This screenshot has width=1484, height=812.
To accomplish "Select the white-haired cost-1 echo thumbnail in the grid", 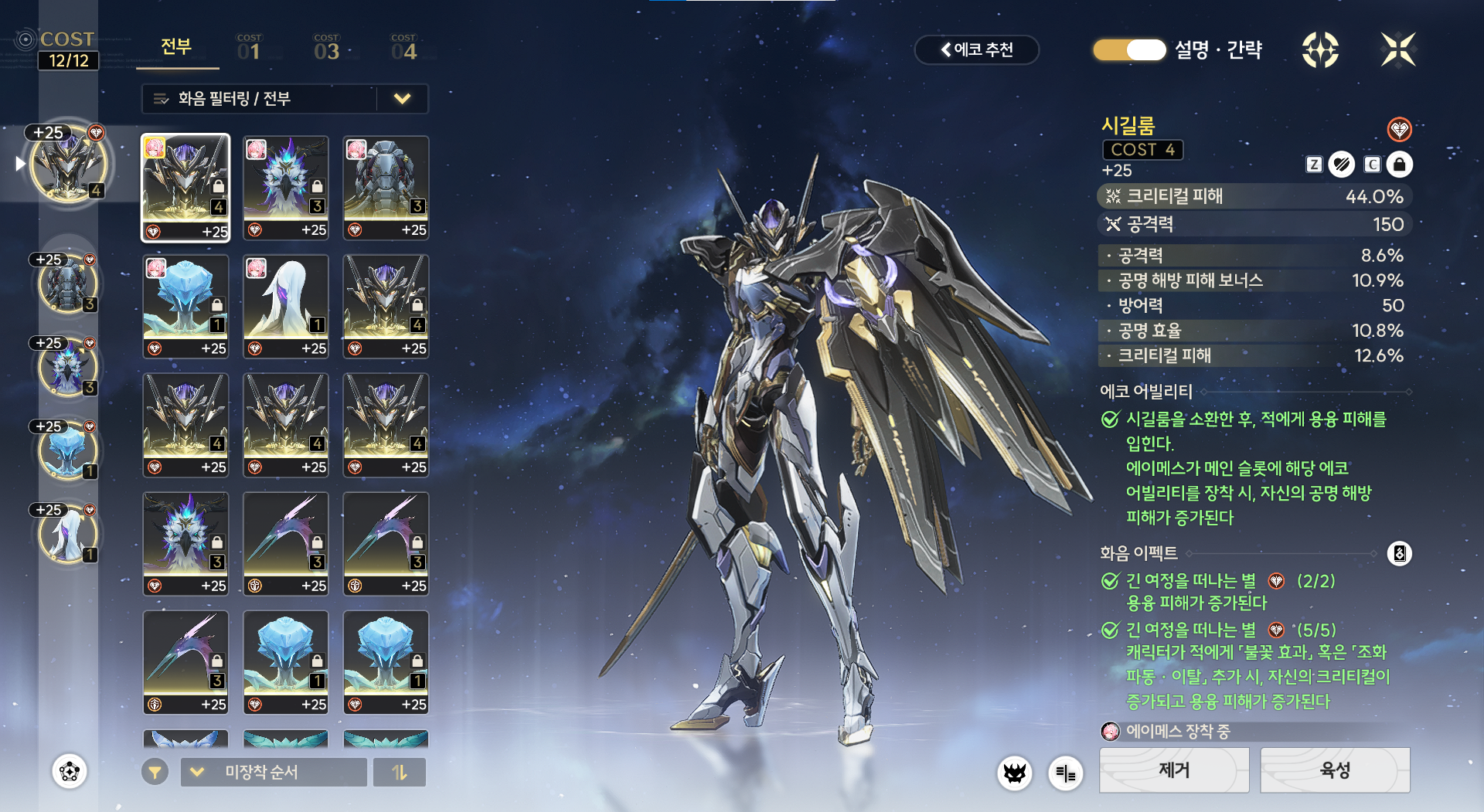I will (285, 306).
